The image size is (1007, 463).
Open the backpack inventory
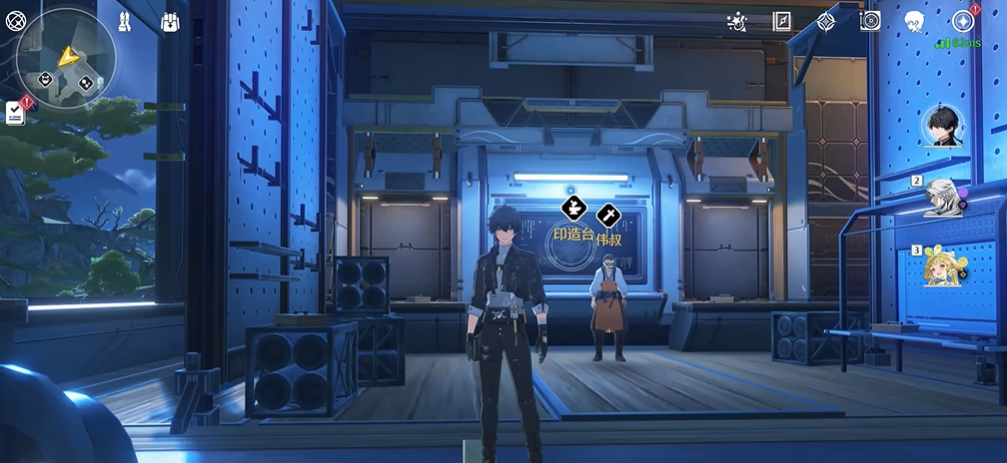(x=170, y=21)
